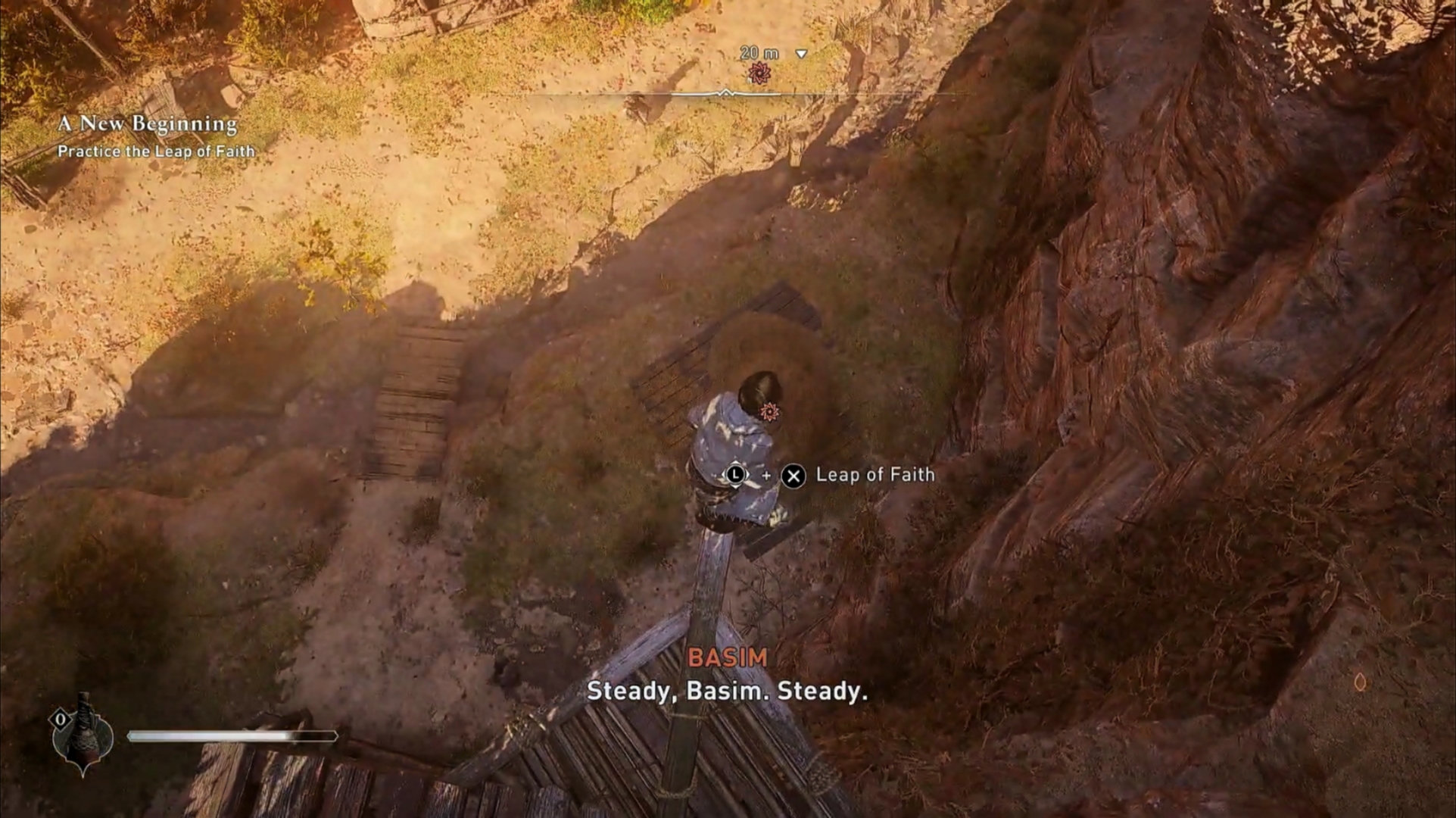Select the red quest objective marker above the compass

point(760,73)
